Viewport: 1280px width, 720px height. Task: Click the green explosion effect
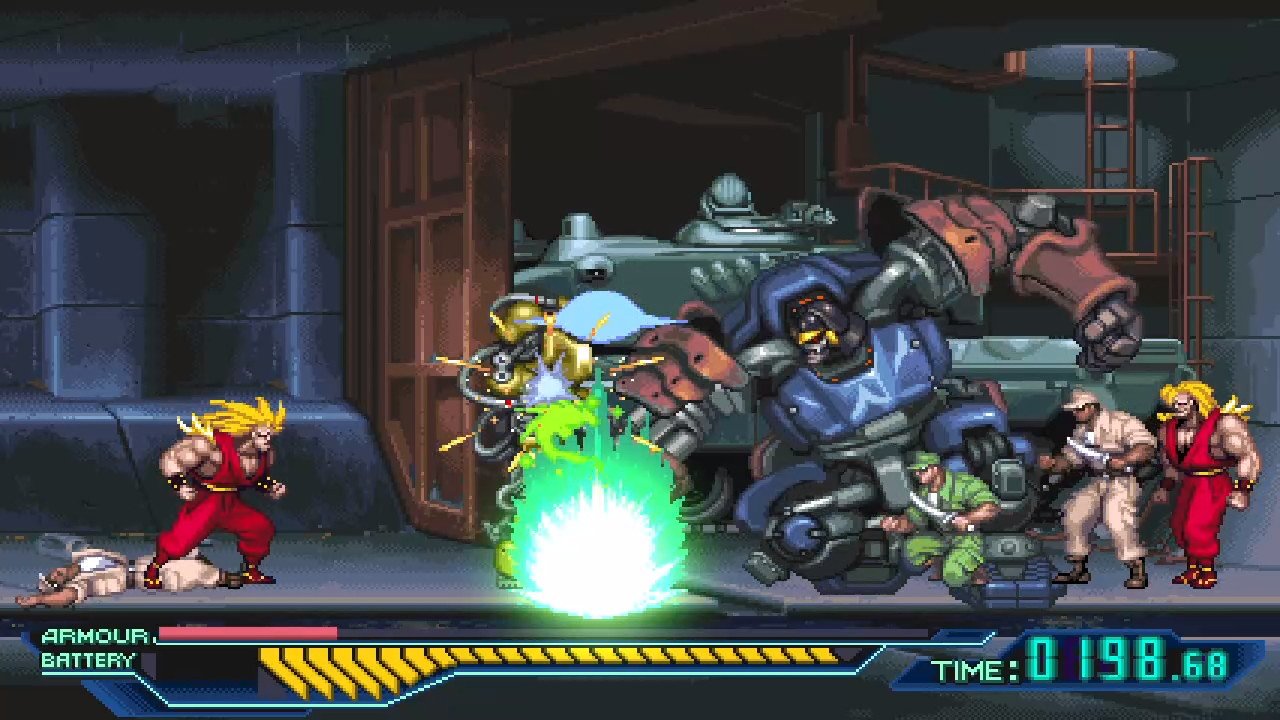(600, 540)
